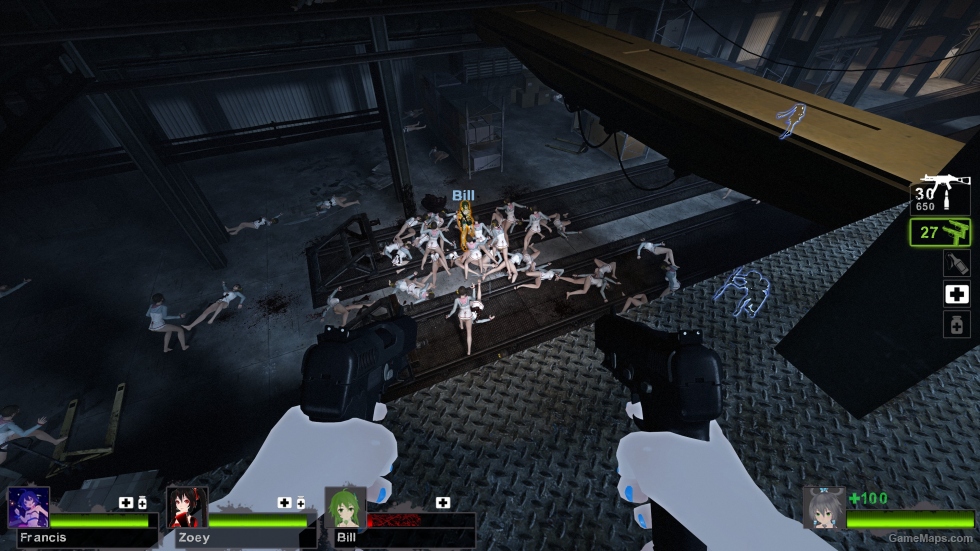The height and width of the screenshot is (551, 980).
Task: Click your own character portrait
Action: [823, 507]
